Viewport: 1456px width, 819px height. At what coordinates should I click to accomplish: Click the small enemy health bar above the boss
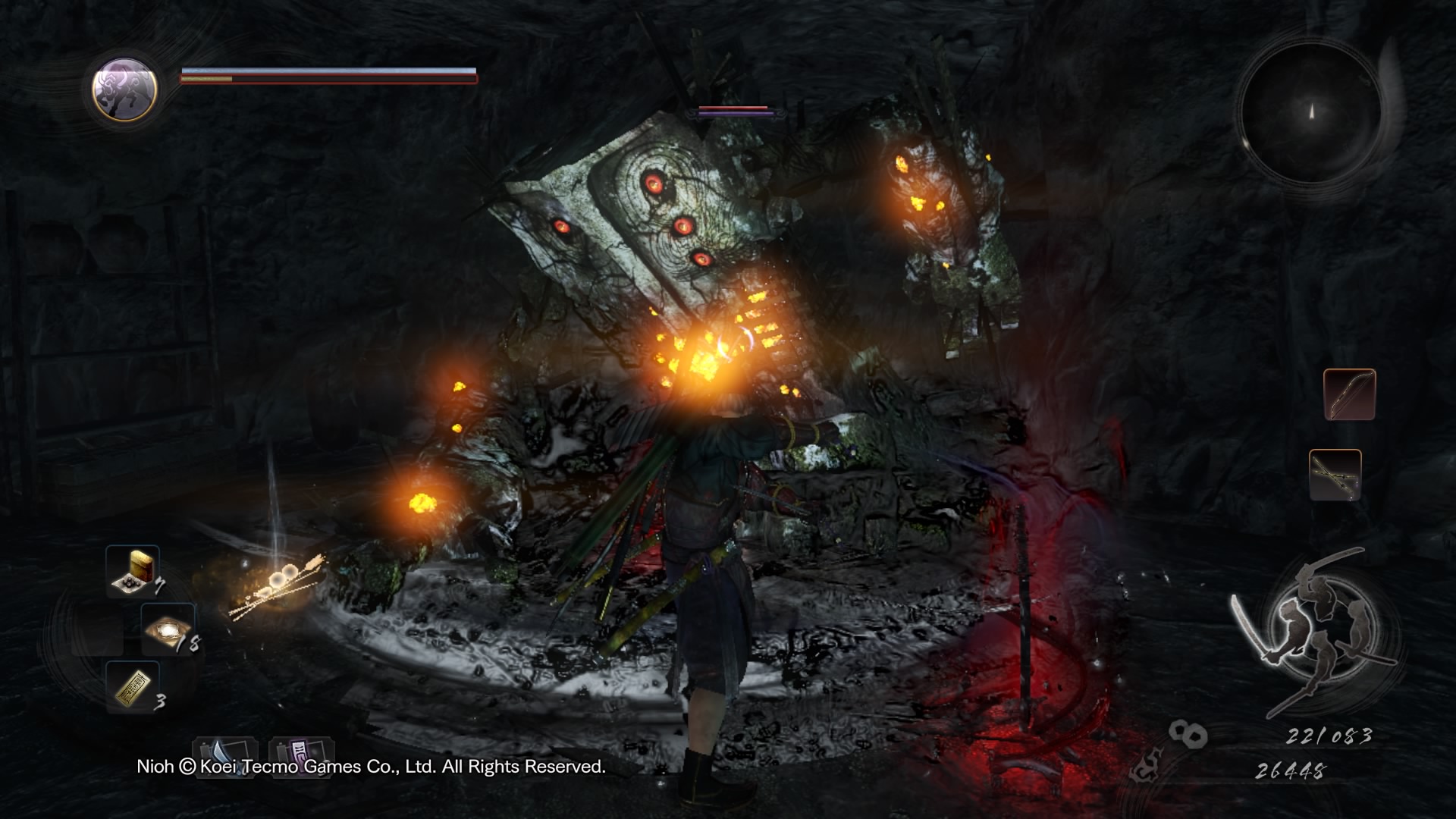tap(733, 111)
